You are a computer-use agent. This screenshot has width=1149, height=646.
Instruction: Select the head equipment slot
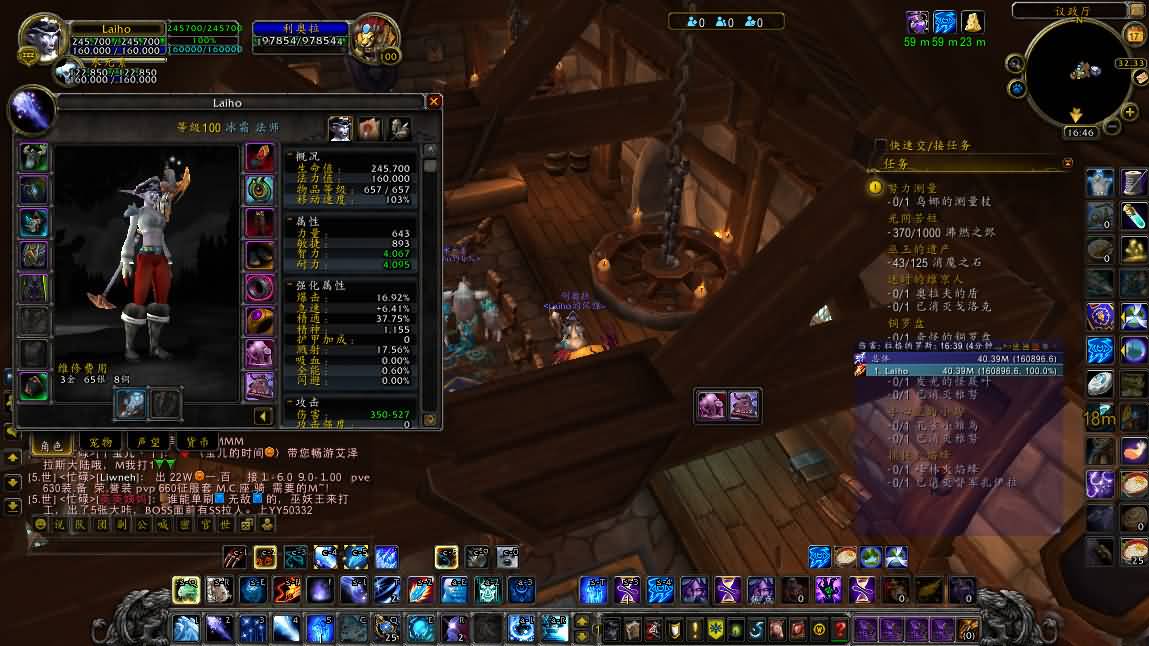[x=33, y=157]
